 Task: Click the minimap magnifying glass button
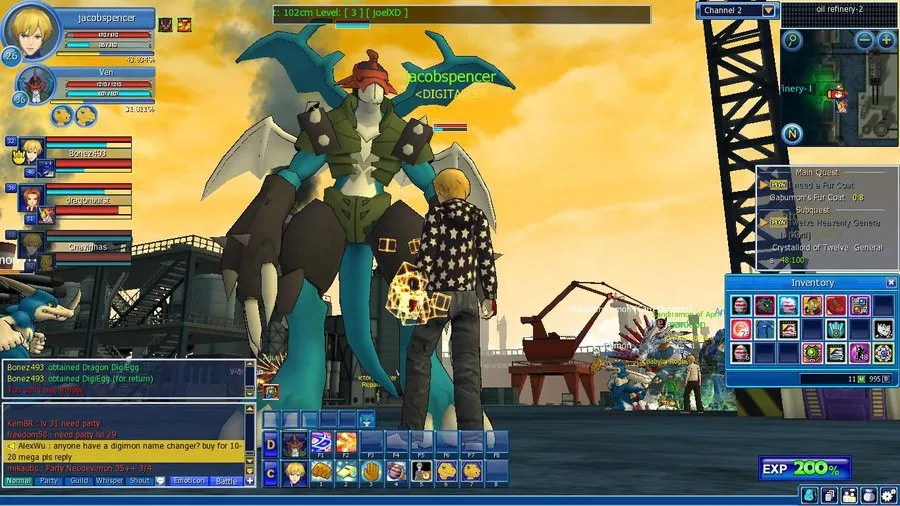click(793, 40)
